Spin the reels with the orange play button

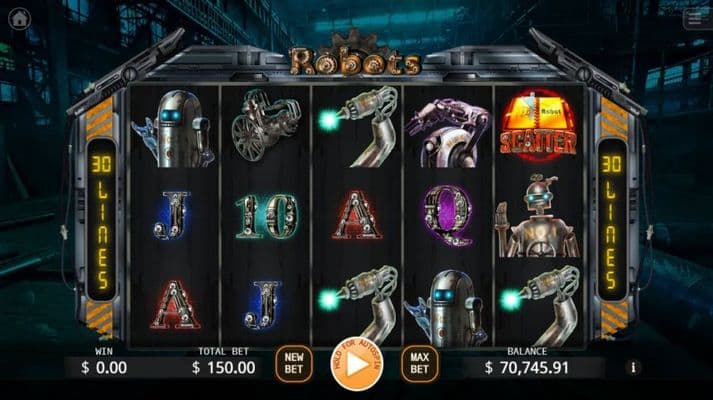(x=355, y=366)
